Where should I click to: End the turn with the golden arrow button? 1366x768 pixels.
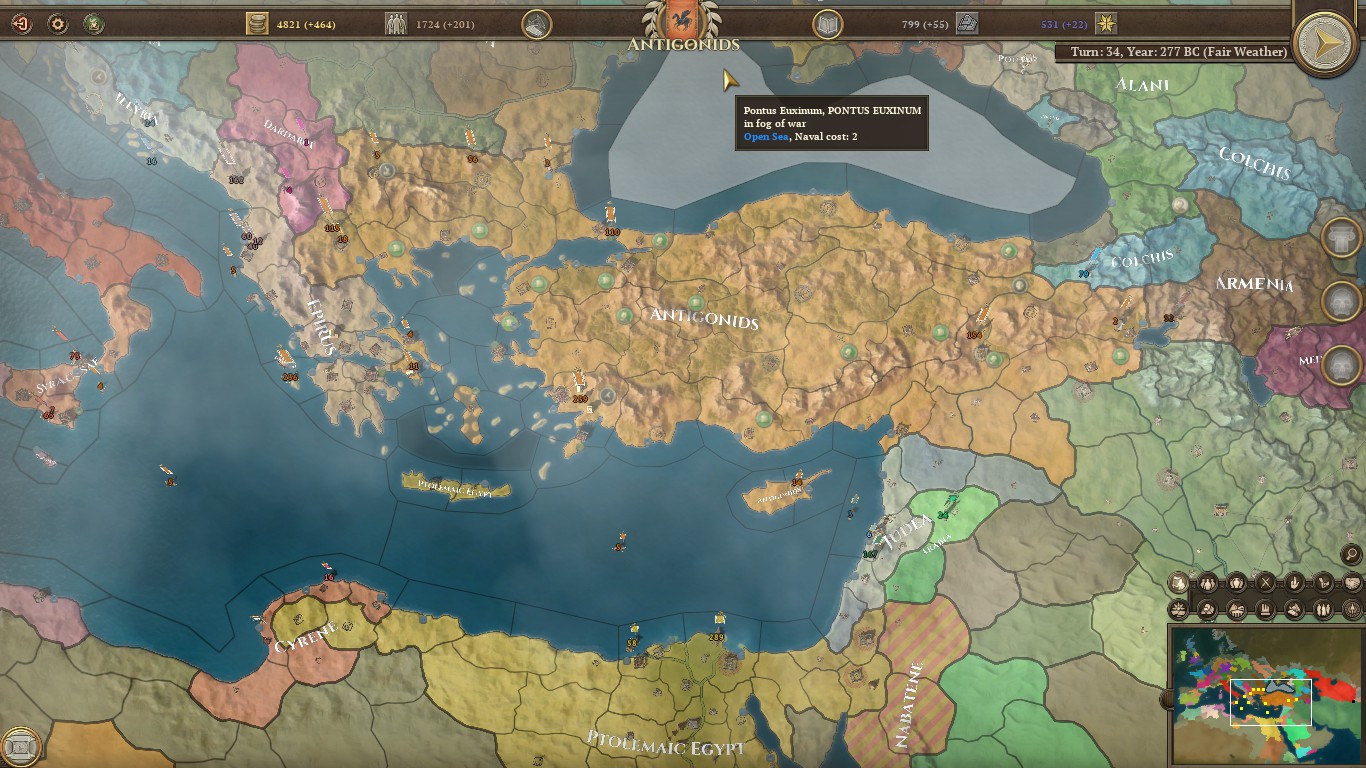coord(1325,43)
